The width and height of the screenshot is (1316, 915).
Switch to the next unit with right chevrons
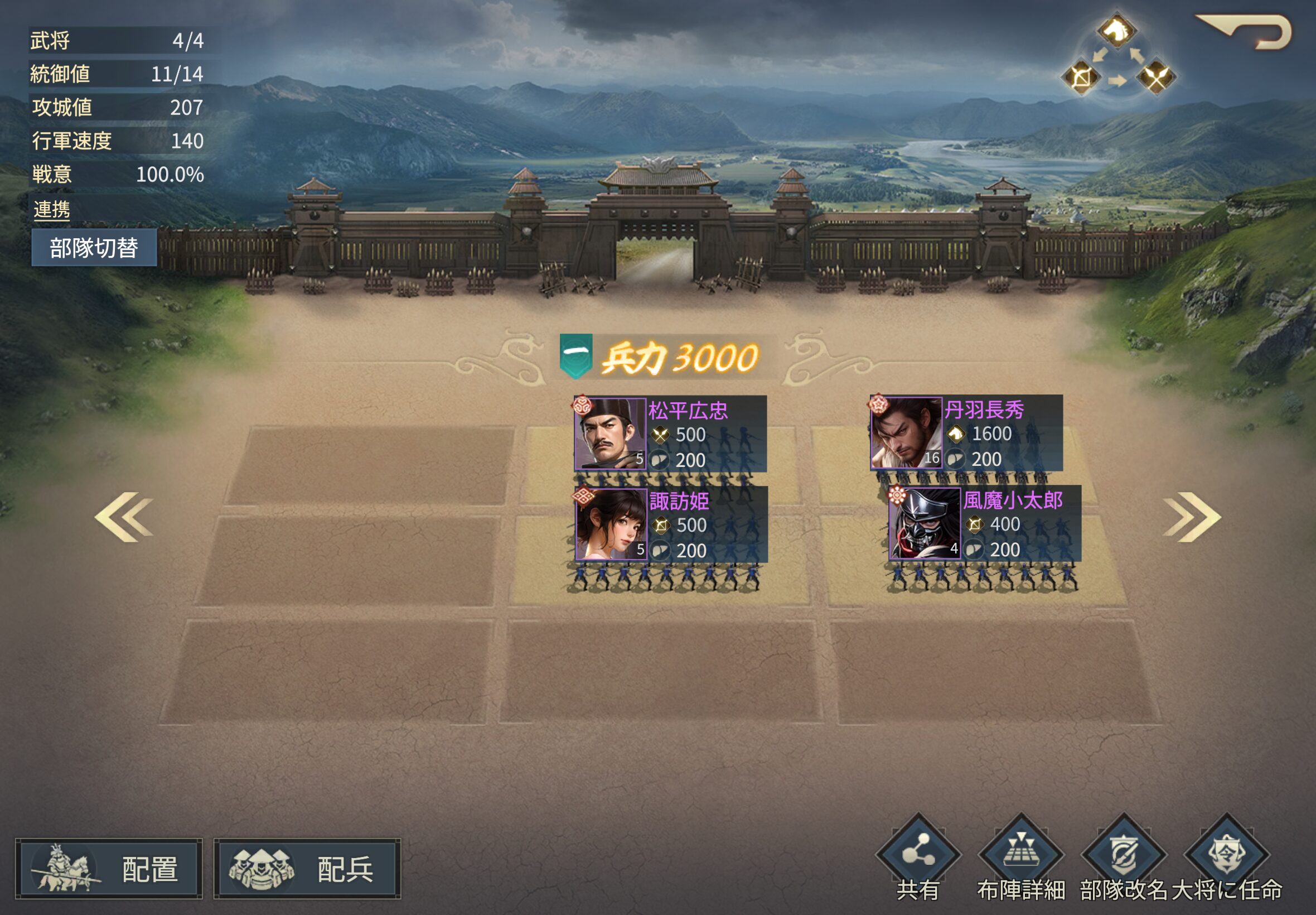pyautogui.click(x=1191, y=517)
